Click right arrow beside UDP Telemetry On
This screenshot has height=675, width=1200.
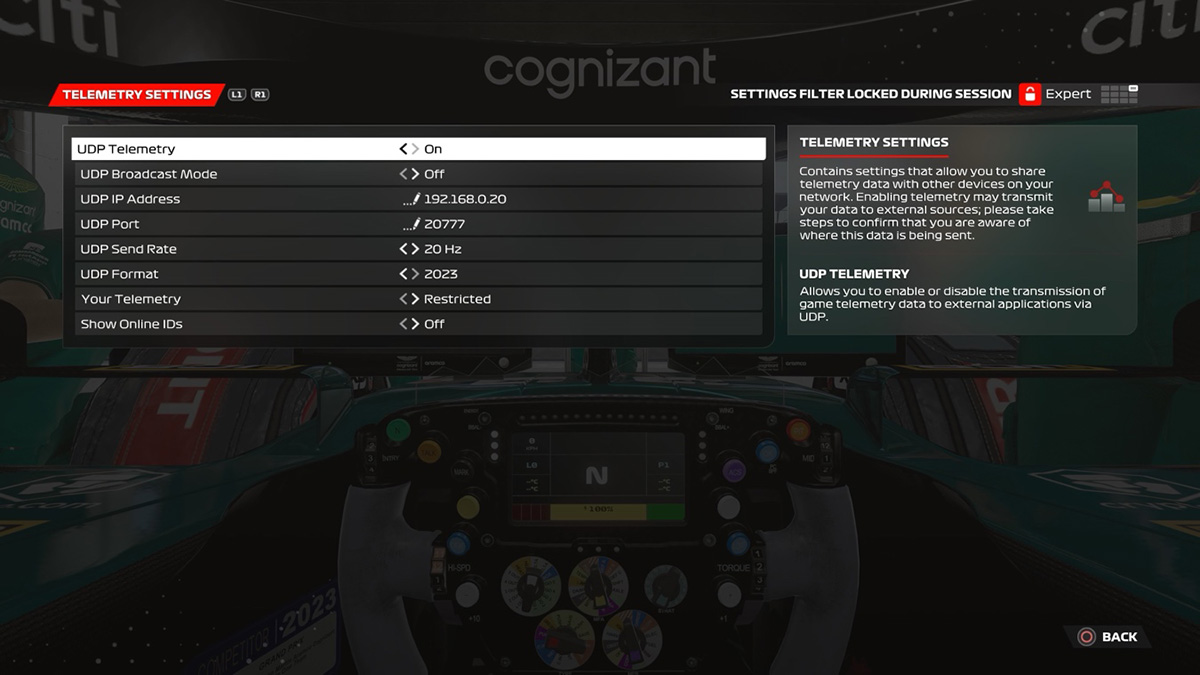pos(415,149)
